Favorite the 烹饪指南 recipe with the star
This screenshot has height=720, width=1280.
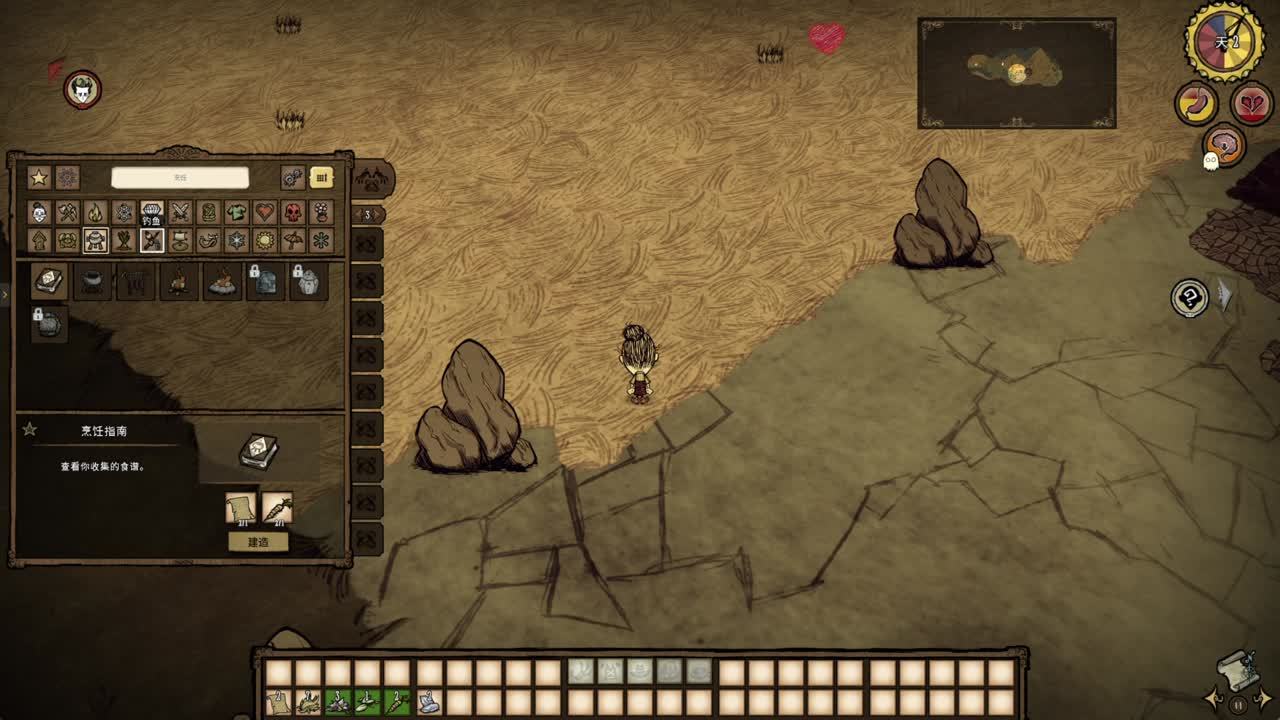pyautogui.click(x=30, y=430)
